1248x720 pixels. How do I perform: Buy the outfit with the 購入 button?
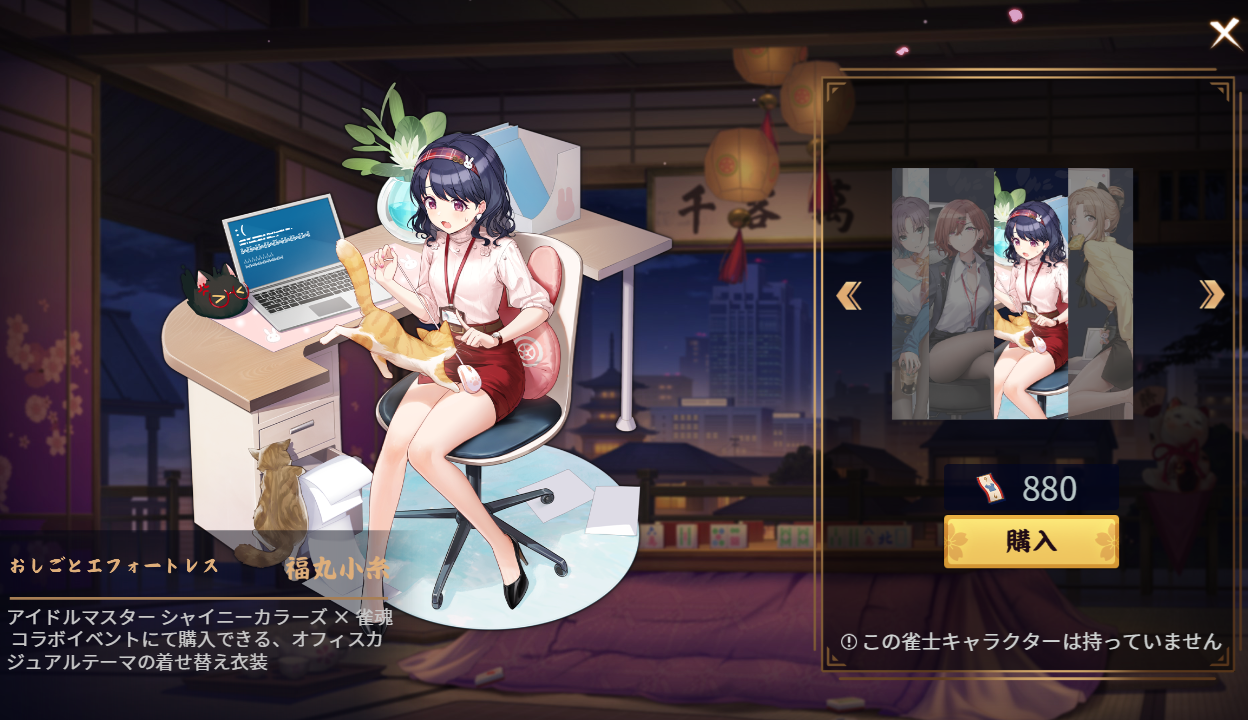[1031, 542]
